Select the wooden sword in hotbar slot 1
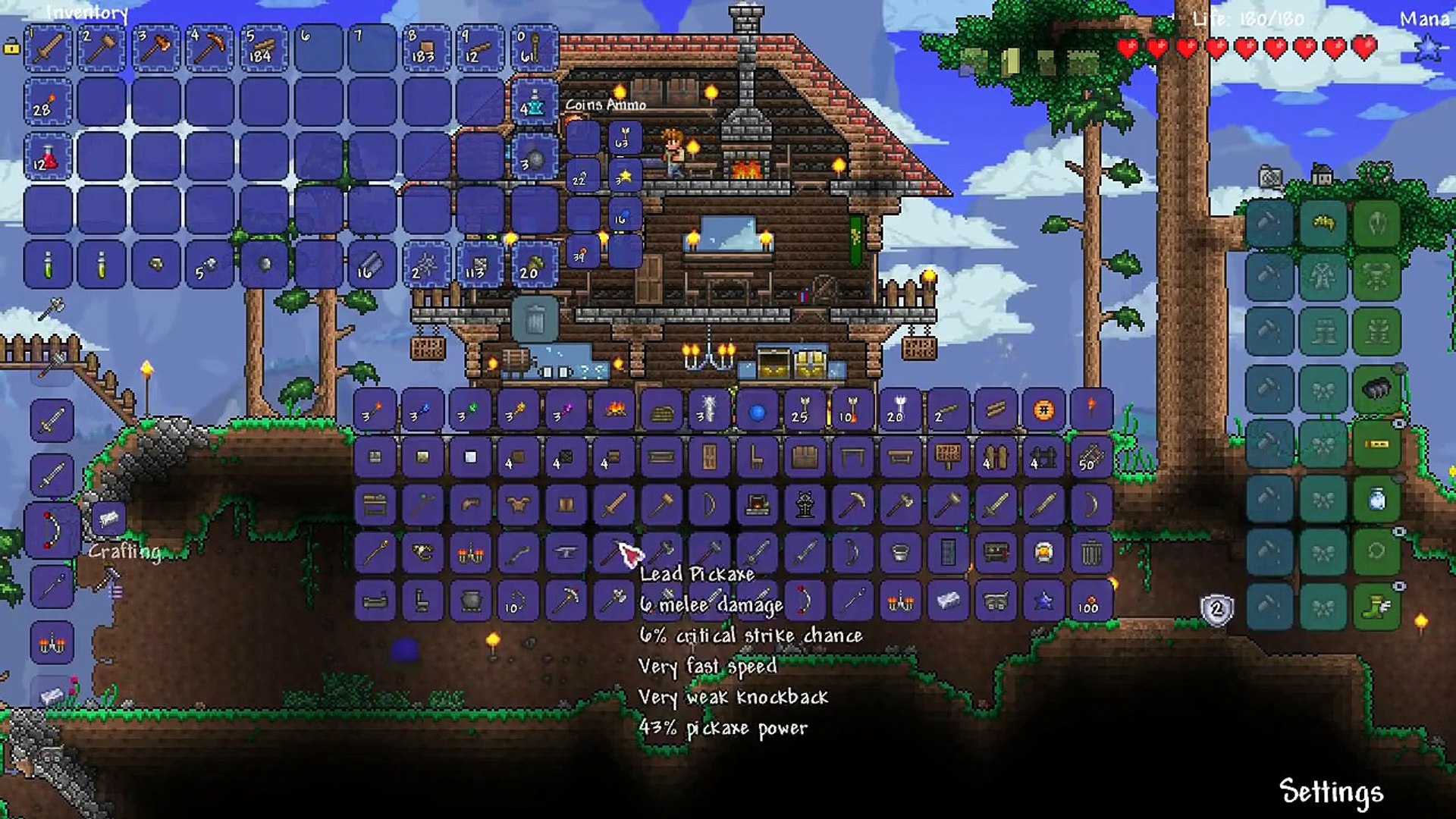1456x819 pixels. (x=49, y=49)
